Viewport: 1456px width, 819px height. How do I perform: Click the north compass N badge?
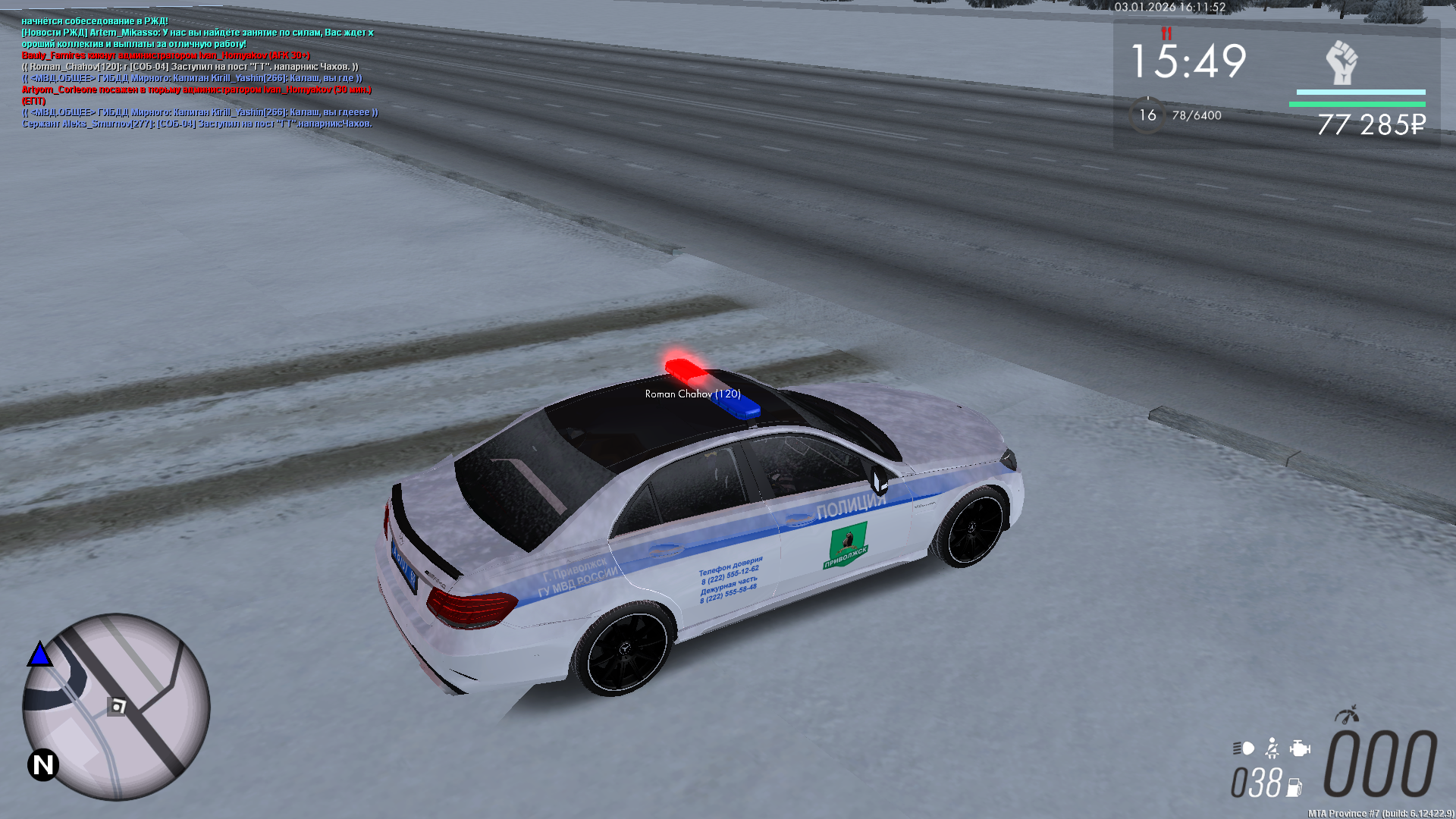43,764
